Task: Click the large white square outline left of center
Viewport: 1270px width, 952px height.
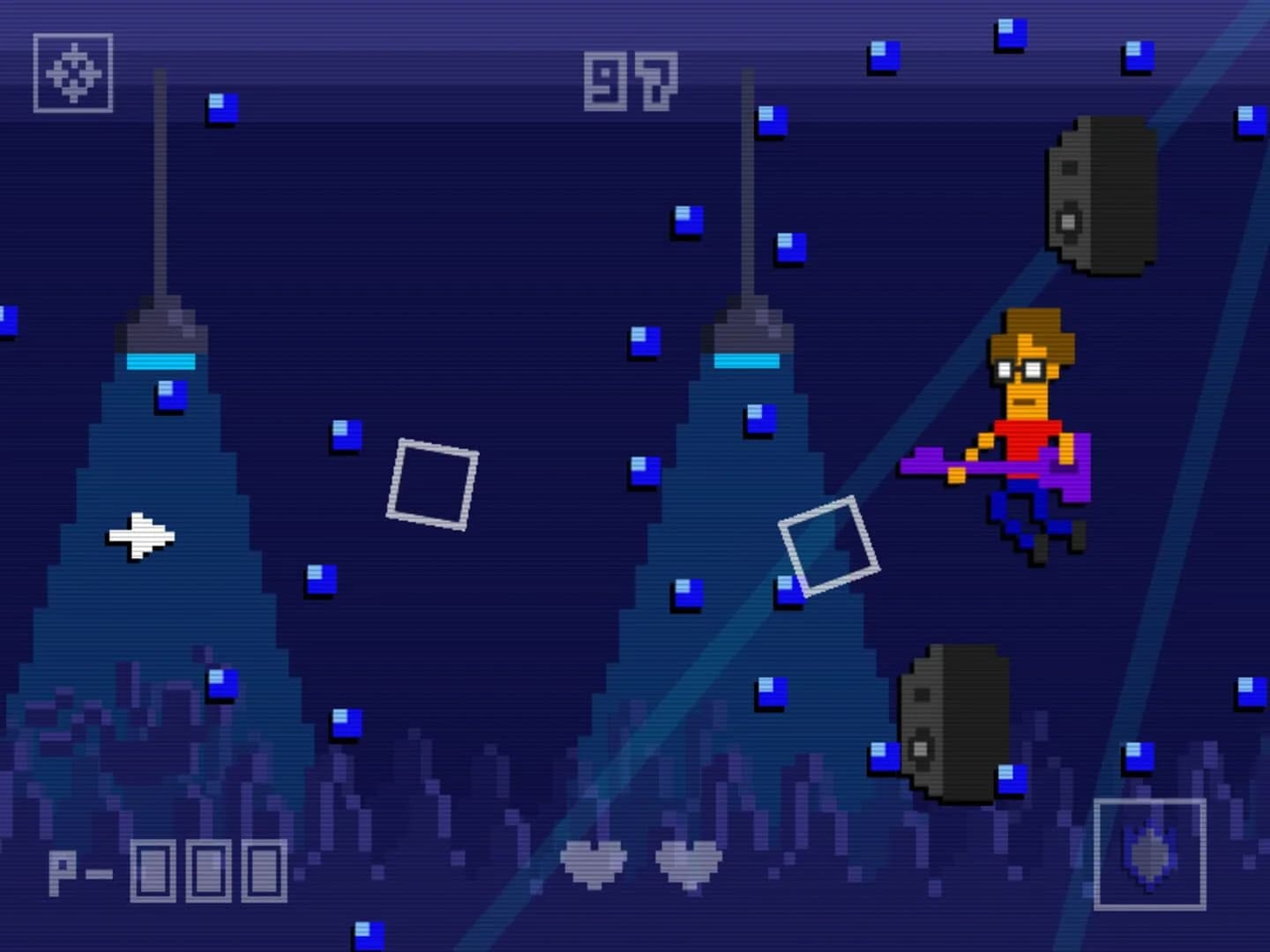Action: pos(432,483)
